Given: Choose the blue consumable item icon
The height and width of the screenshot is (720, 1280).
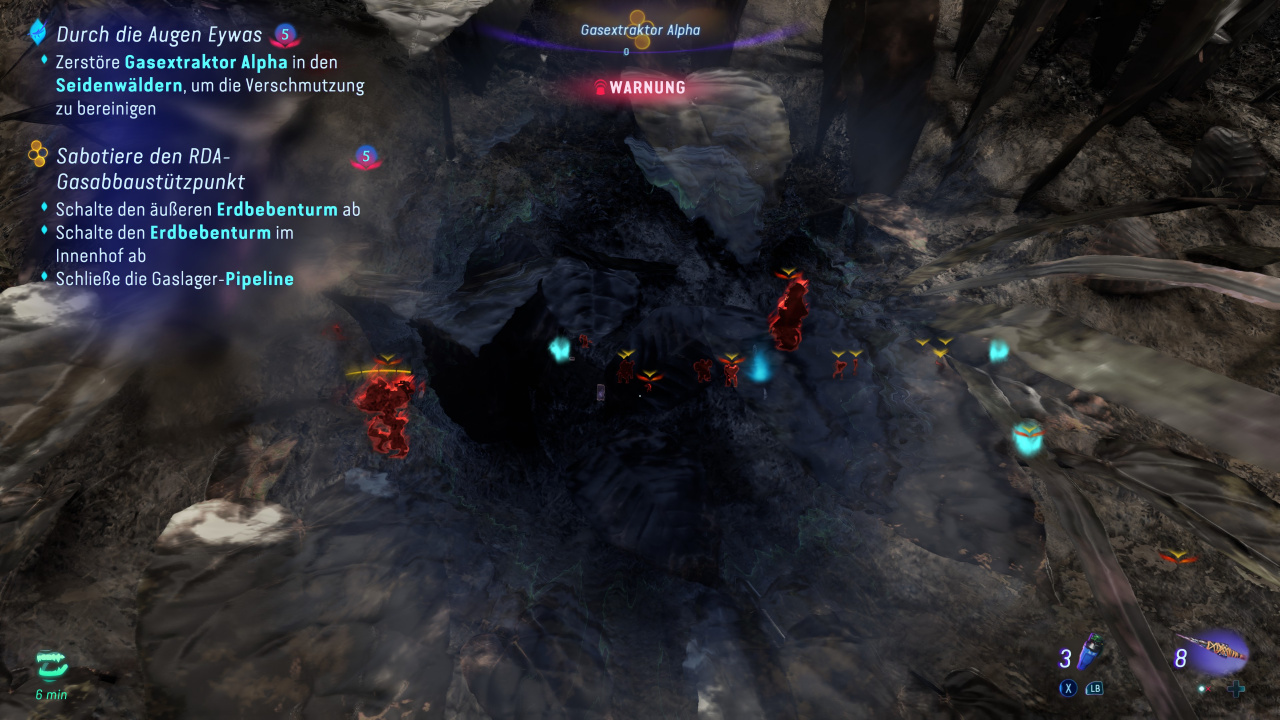Looking at the screenshot, I should (1094, 653).
